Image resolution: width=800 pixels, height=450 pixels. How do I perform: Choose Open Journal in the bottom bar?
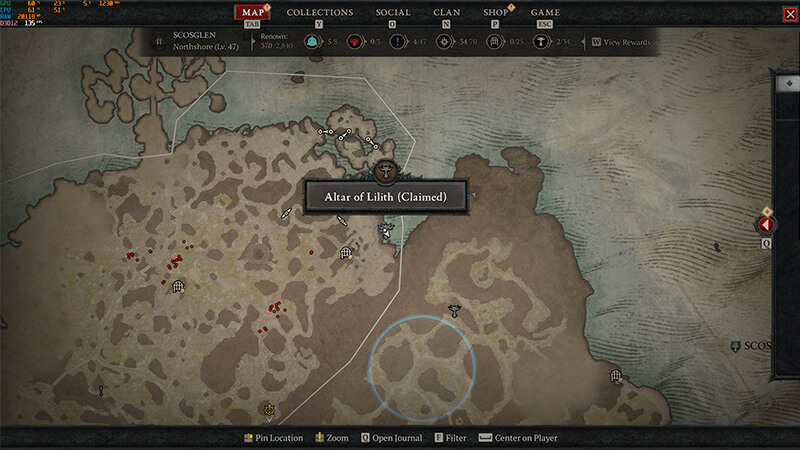click(391, 438)
